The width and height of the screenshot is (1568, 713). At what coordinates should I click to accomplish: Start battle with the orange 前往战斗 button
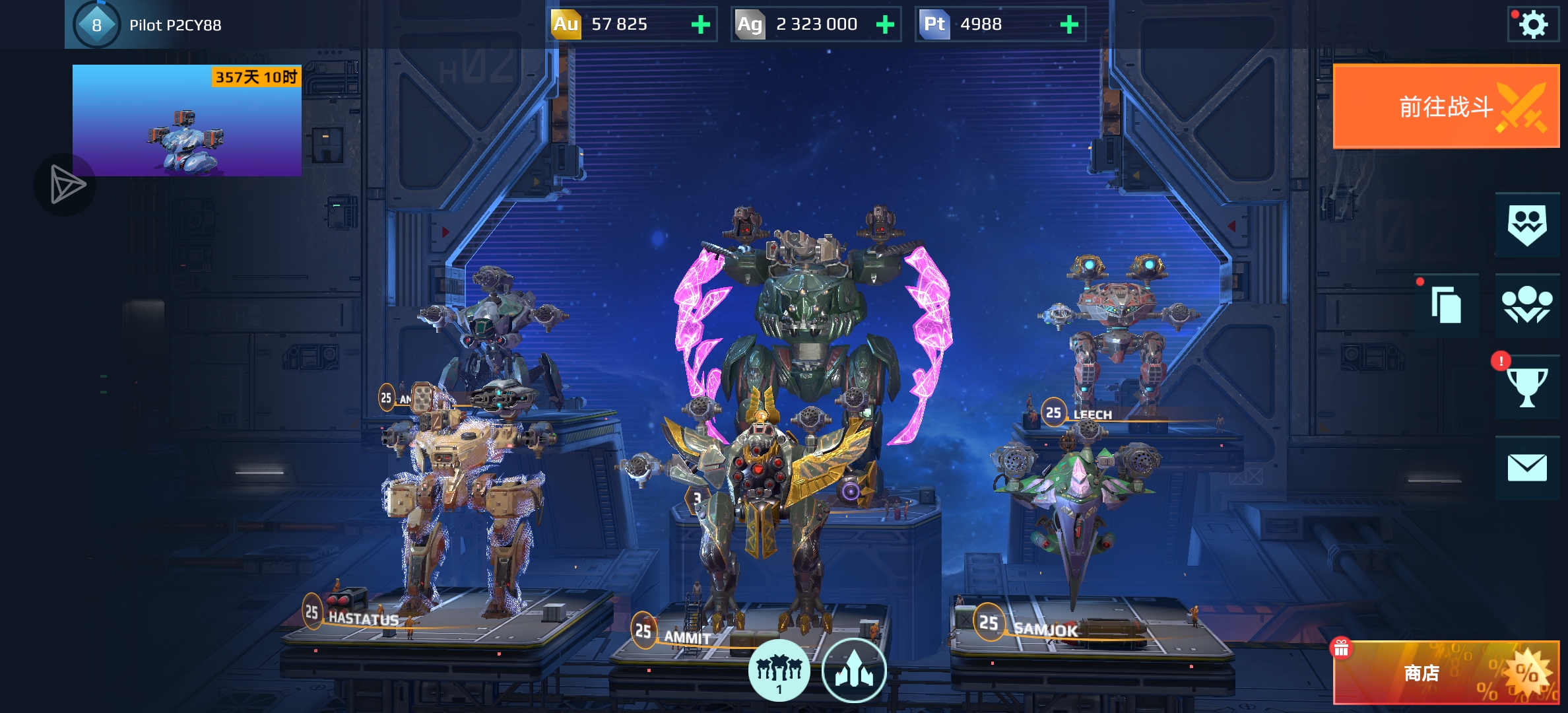point(1446,106)
